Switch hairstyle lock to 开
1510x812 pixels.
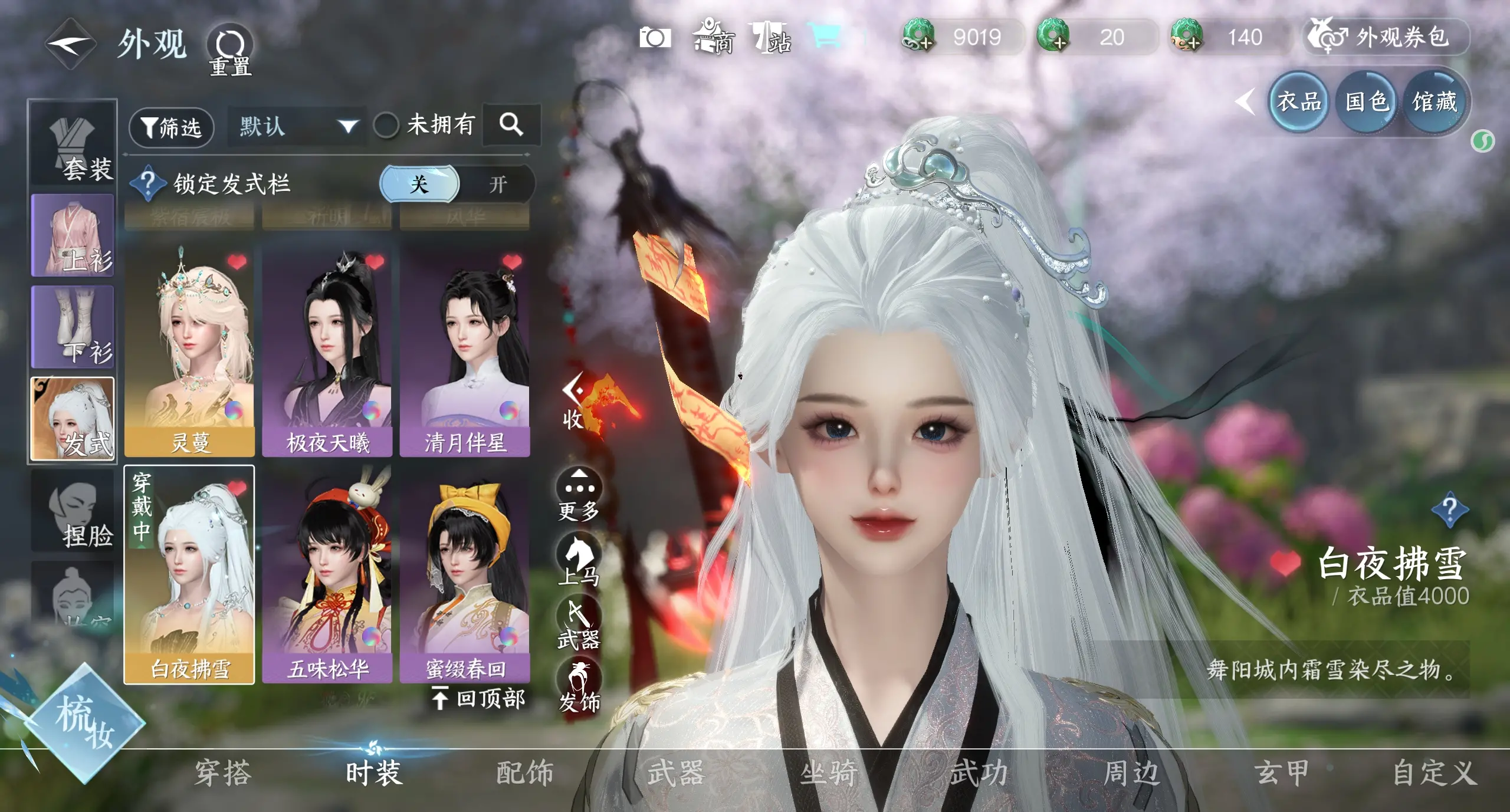tap(497, 185)
